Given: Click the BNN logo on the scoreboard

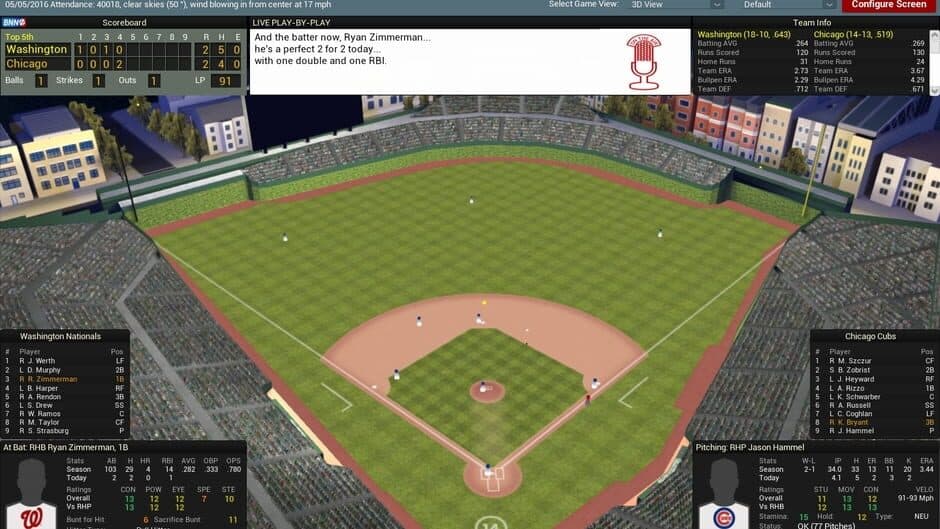Looking at the screenshot, I should [13, 22].
